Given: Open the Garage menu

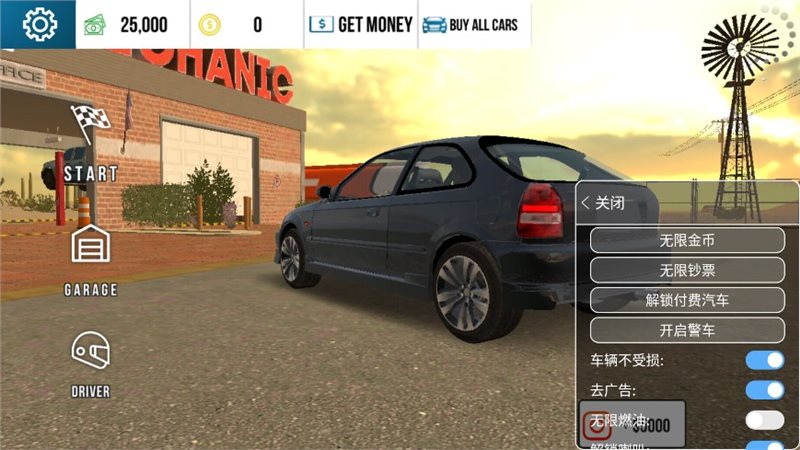Looking at the screenshot, I should [91, 255].
